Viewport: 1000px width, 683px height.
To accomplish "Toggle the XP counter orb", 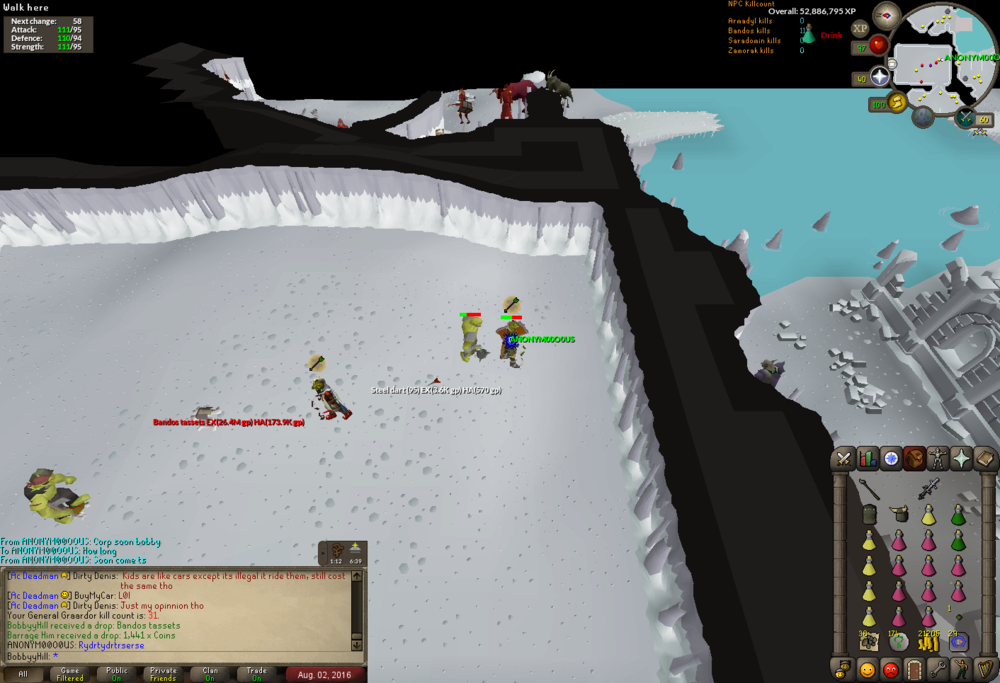I will [860, 29].
